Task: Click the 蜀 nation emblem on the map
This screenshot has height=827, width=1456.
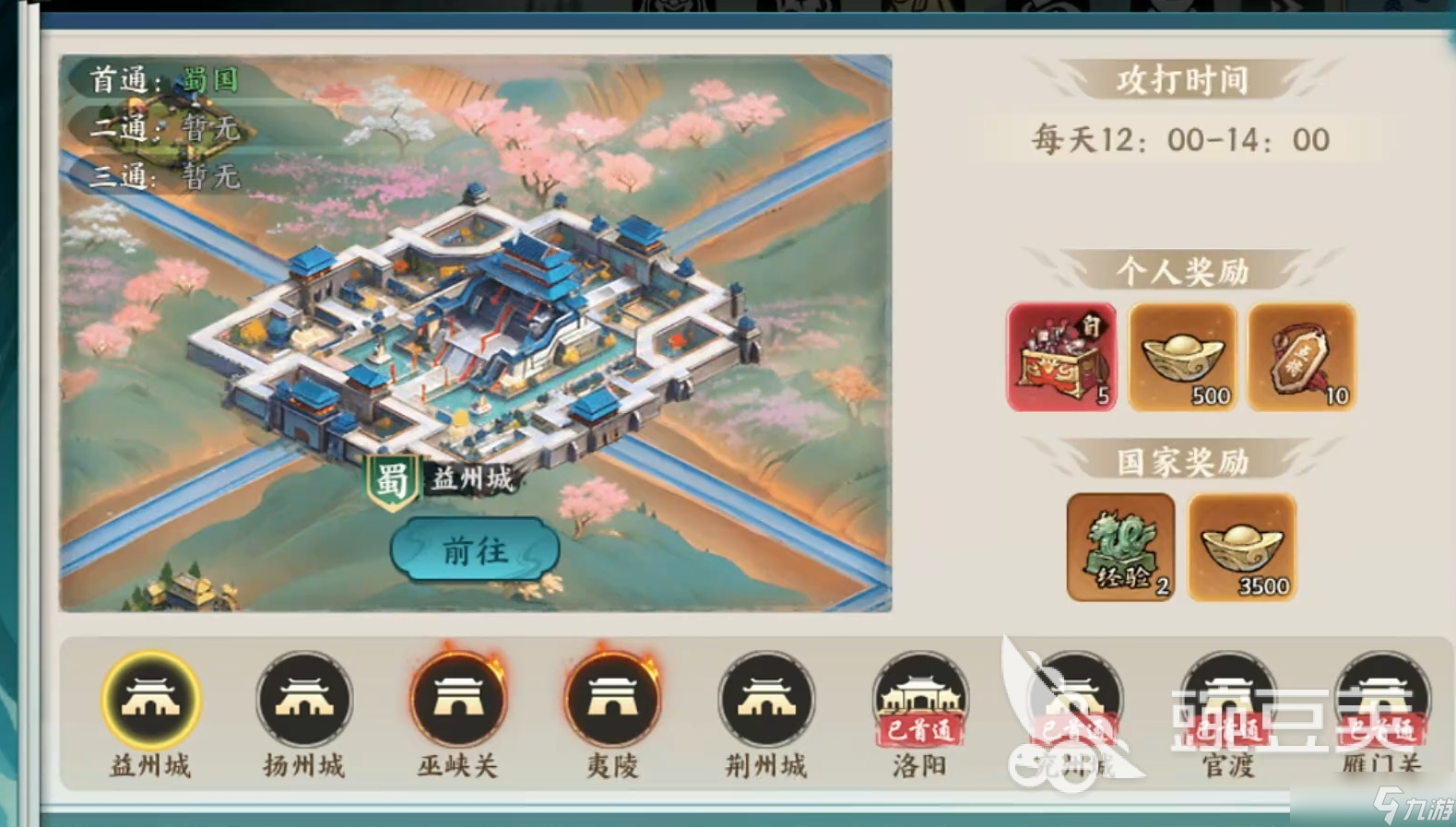Action: pos(395,478)
